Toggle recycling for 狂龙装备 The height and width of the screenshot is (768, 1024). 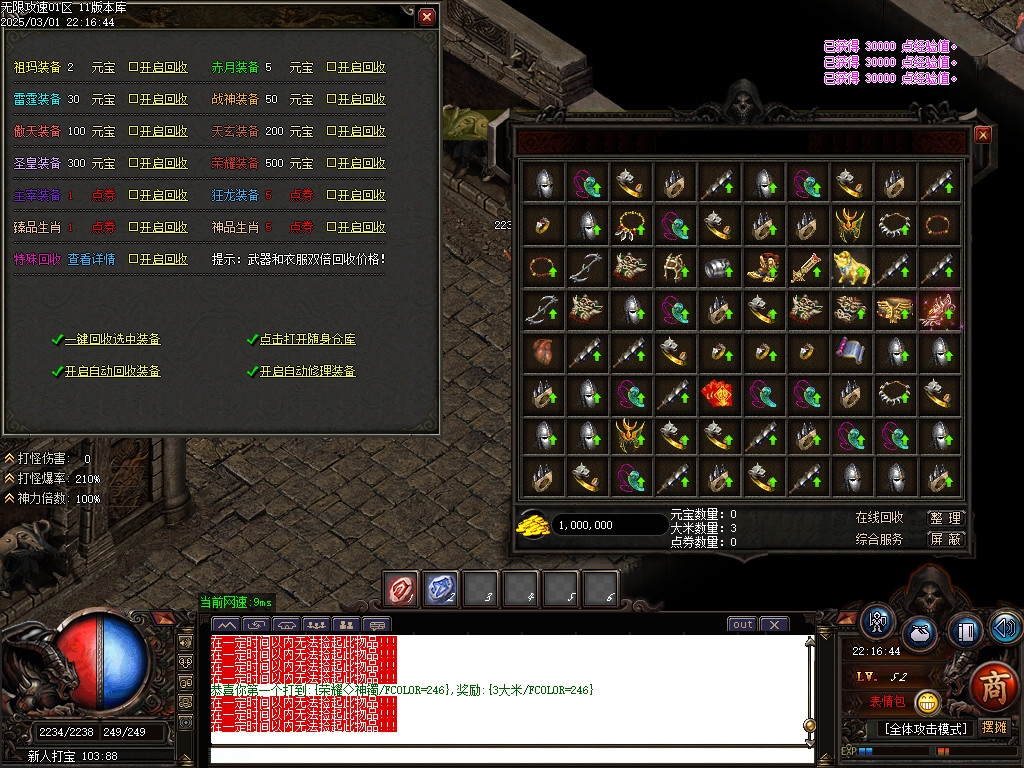(356, 195)
